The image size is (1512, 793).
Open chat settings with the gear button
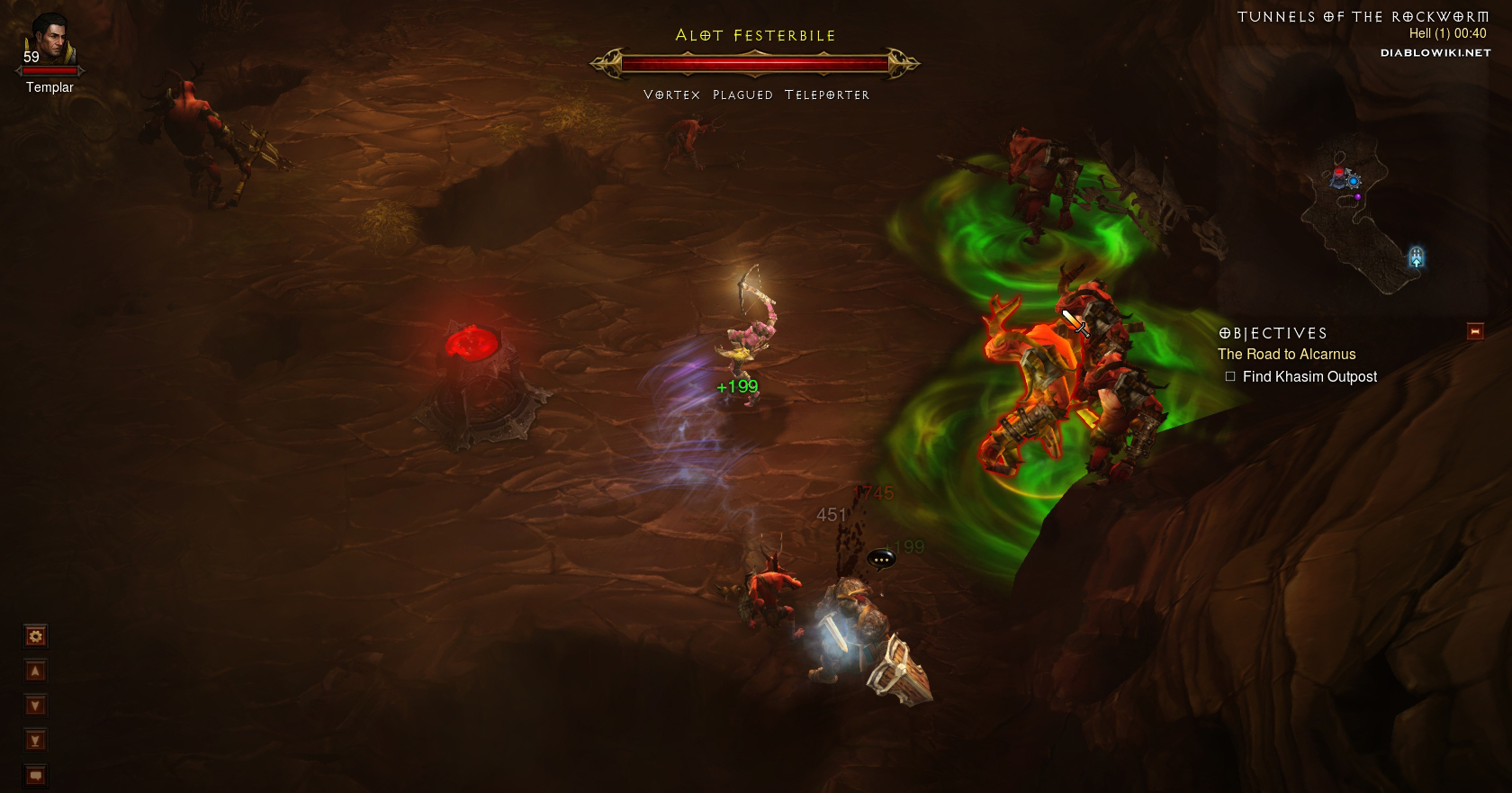click(x=35, y=636)
